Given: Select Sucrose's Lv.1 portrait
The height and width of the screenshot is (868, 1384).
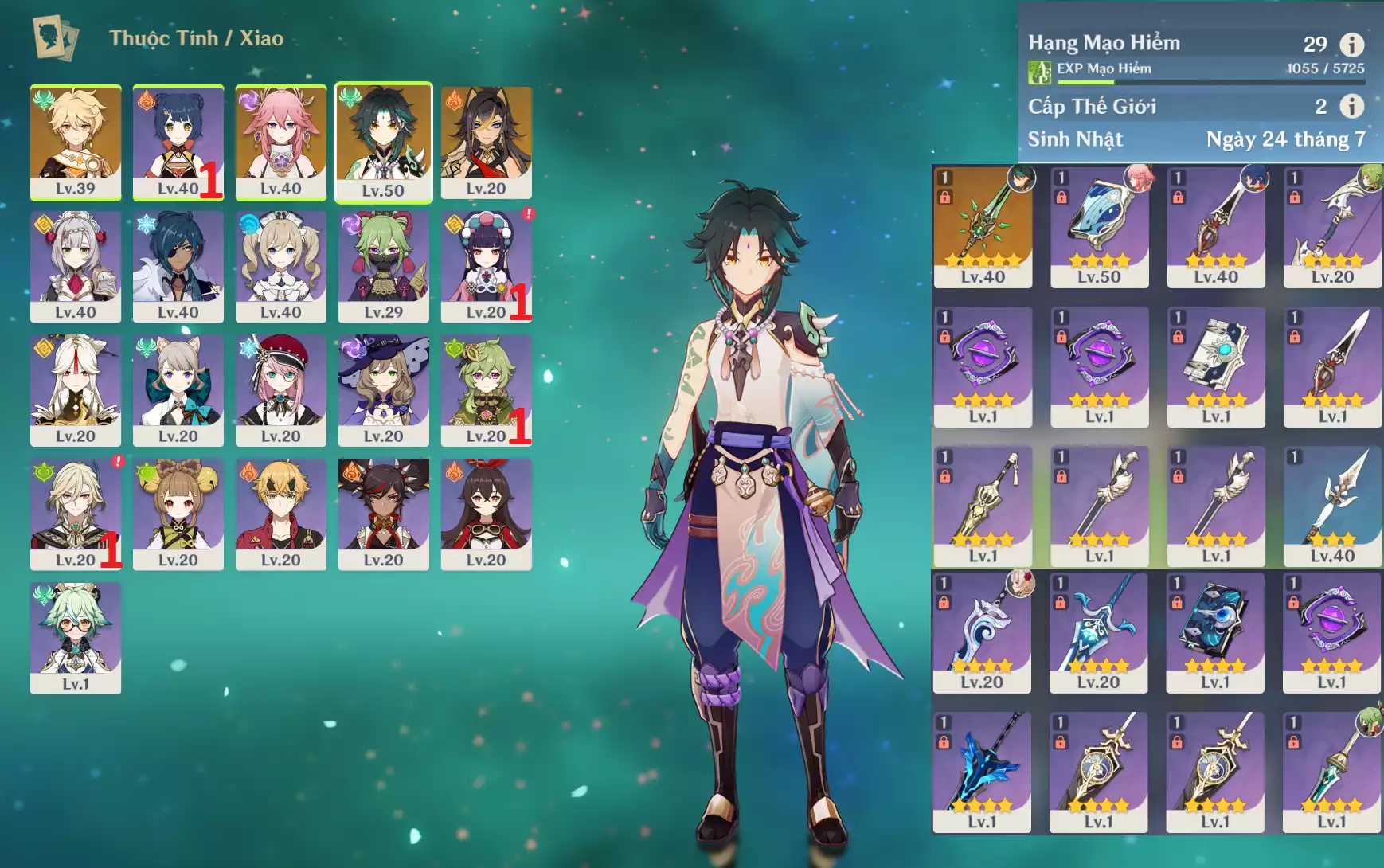Looking at the screenshot, I should (x=76, y=637).
